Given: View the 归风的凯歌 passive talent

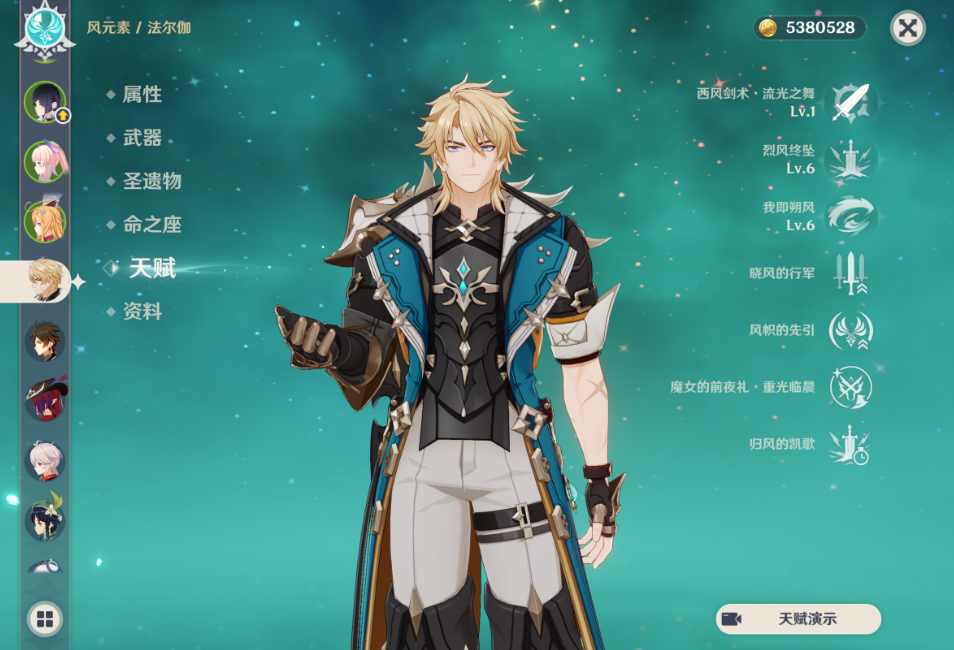Looking at the screenshot, I should (851, 444).
